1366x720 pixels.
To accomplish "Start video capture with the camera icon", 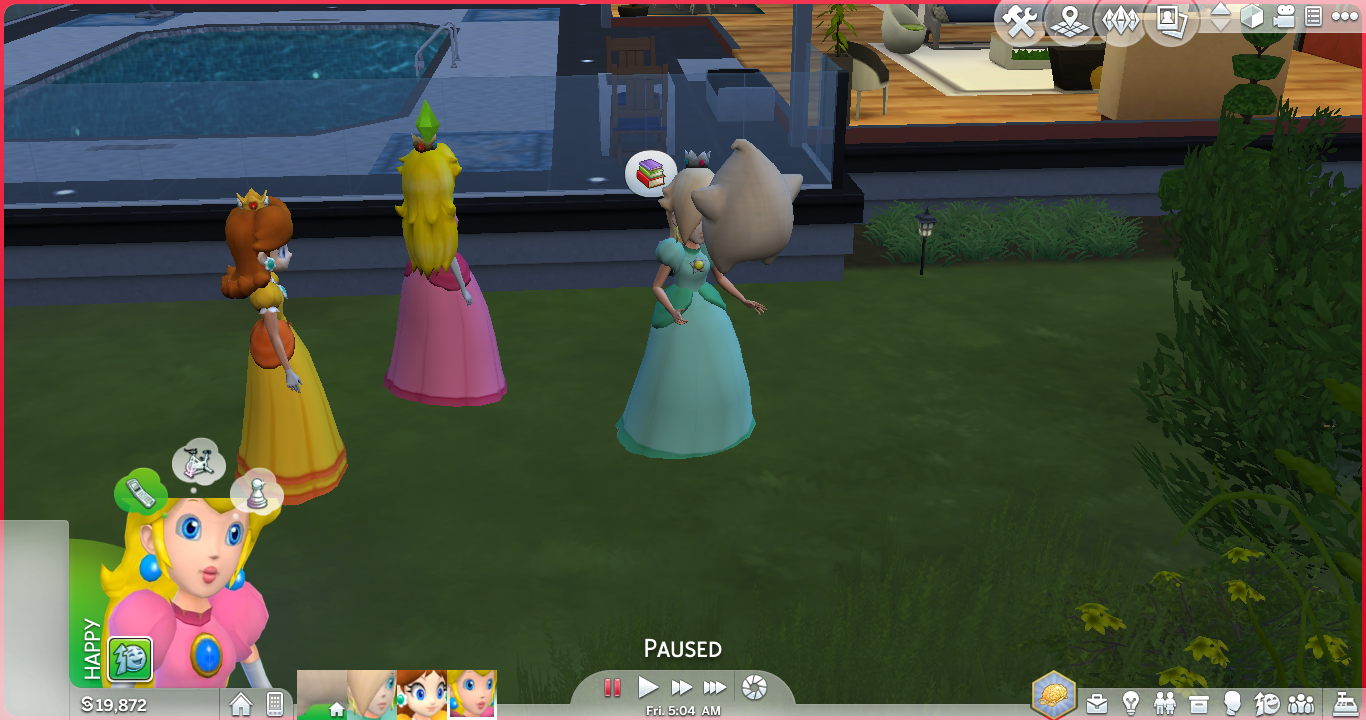I will tap(1286, 17).
